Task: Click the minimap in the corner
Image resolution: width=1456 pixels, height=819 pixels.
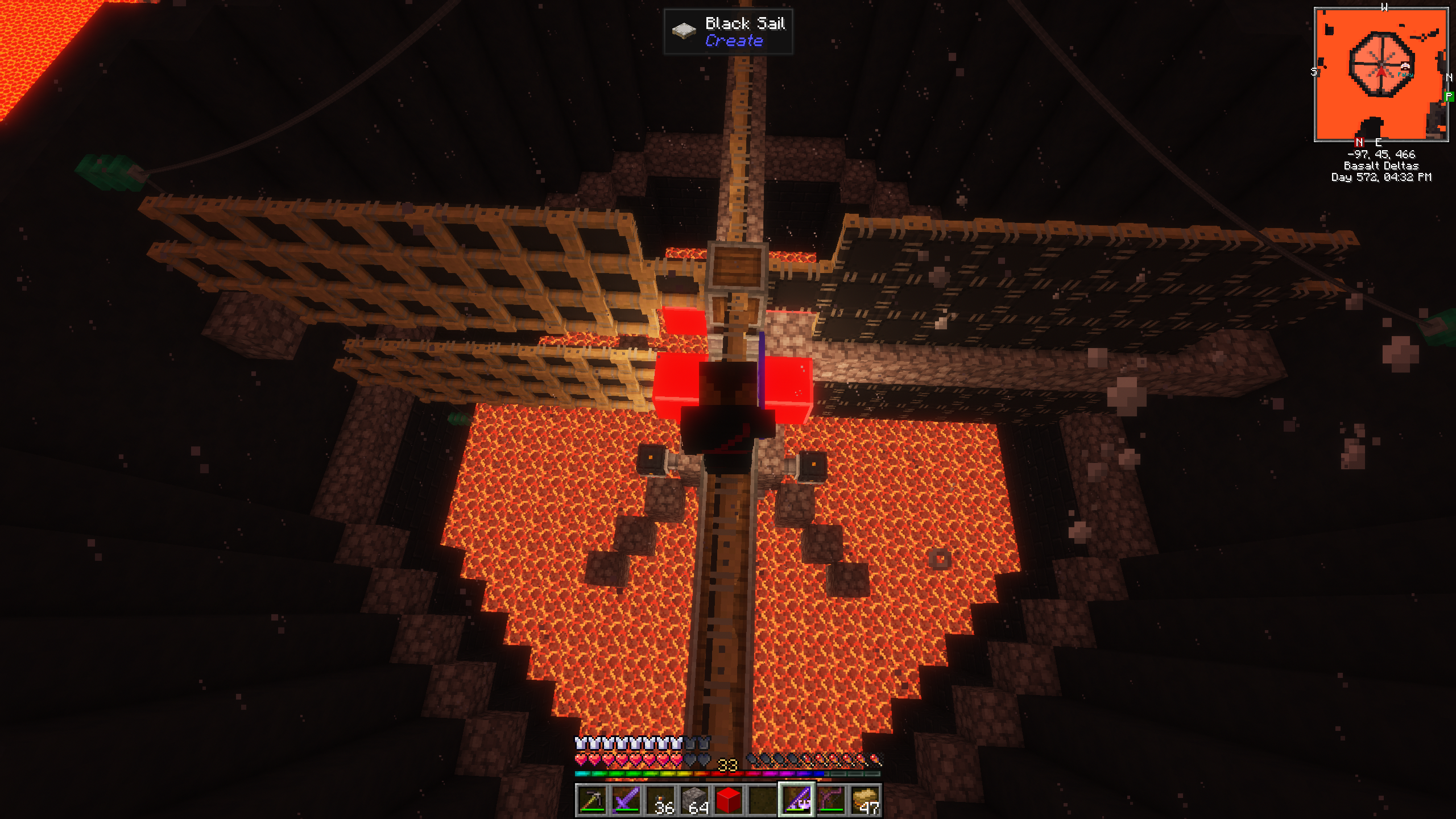Action: [x=1381, y=75]
